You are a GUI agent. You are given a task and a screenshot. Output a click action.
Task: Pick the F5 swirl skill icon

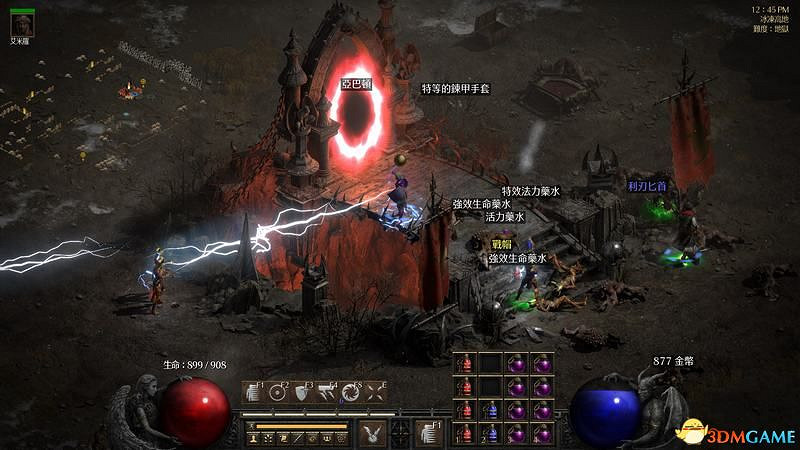coord(351,393)
